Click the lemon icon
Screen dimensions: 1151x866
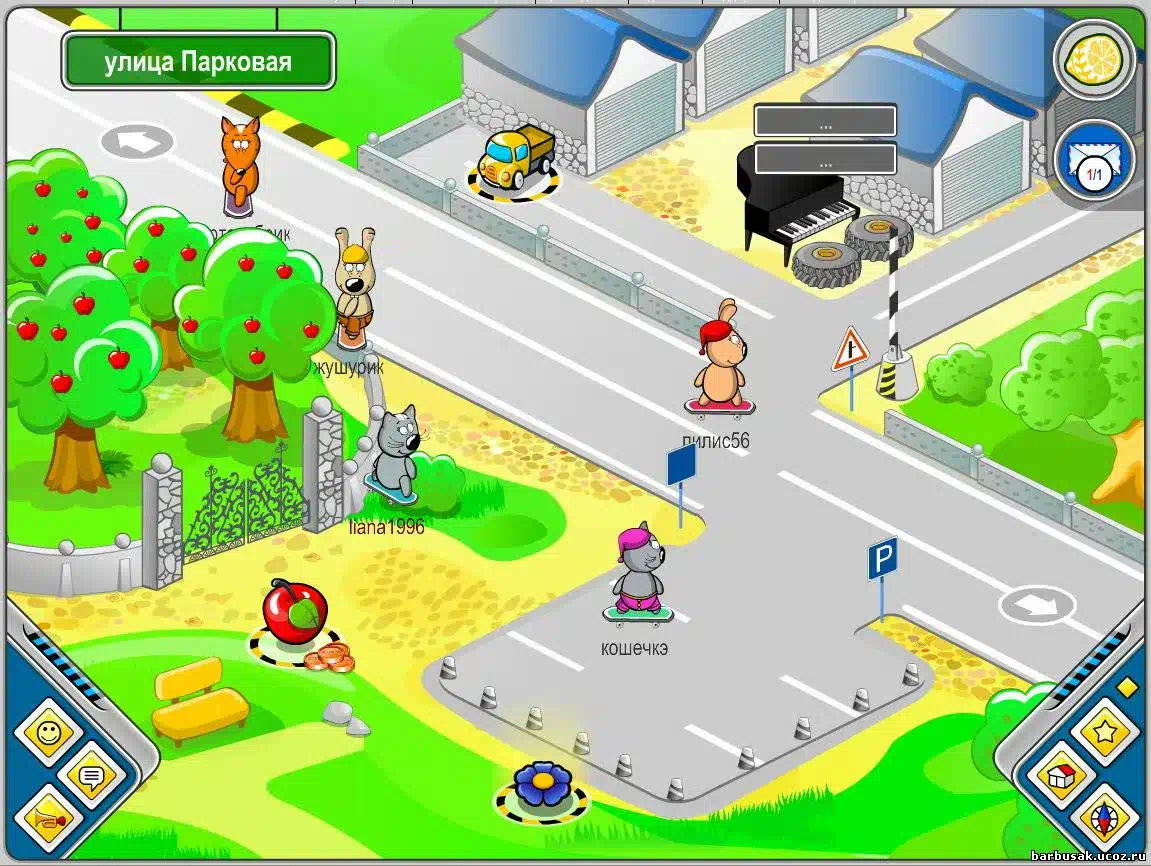coord(1094,59)
